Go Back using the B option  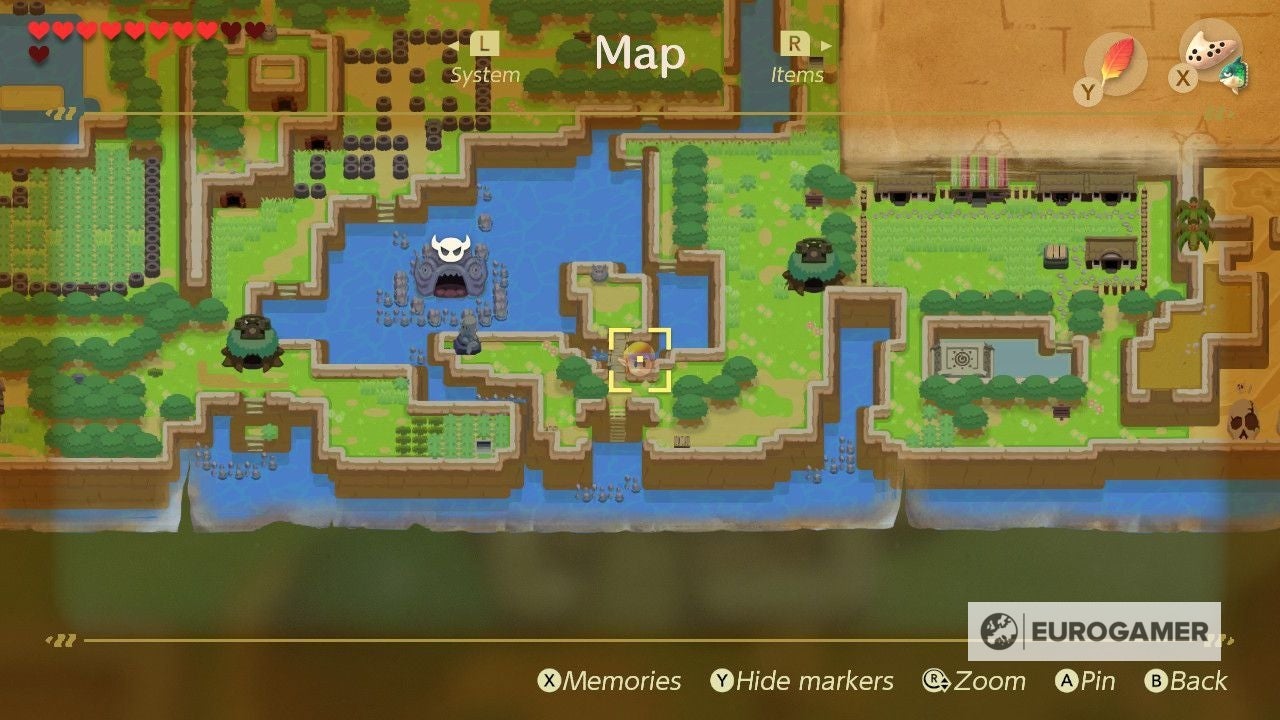1188,681
